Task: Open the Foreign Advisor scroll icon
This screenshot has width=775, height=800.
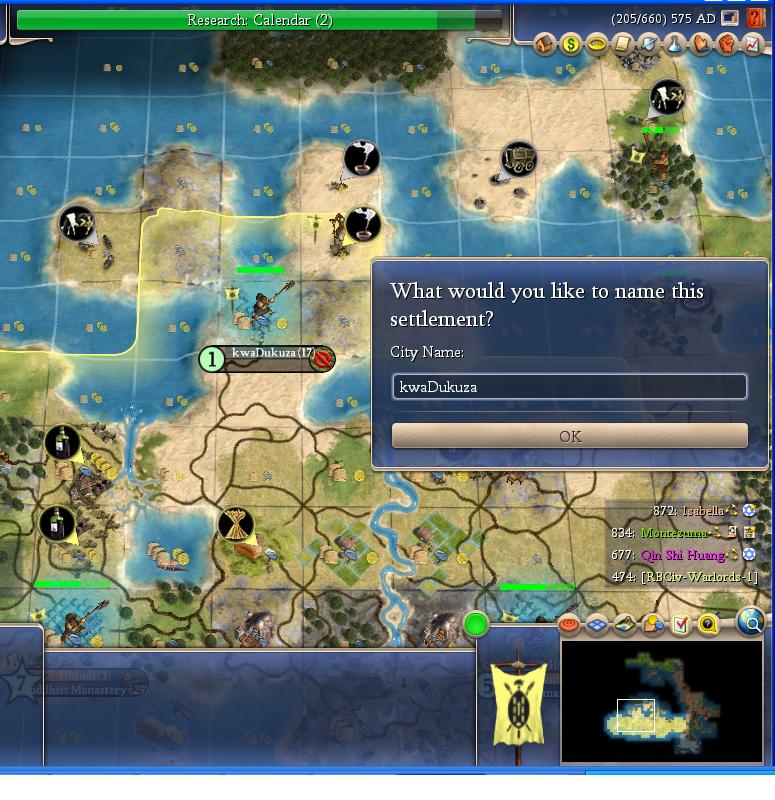Action: pos(622,44)
